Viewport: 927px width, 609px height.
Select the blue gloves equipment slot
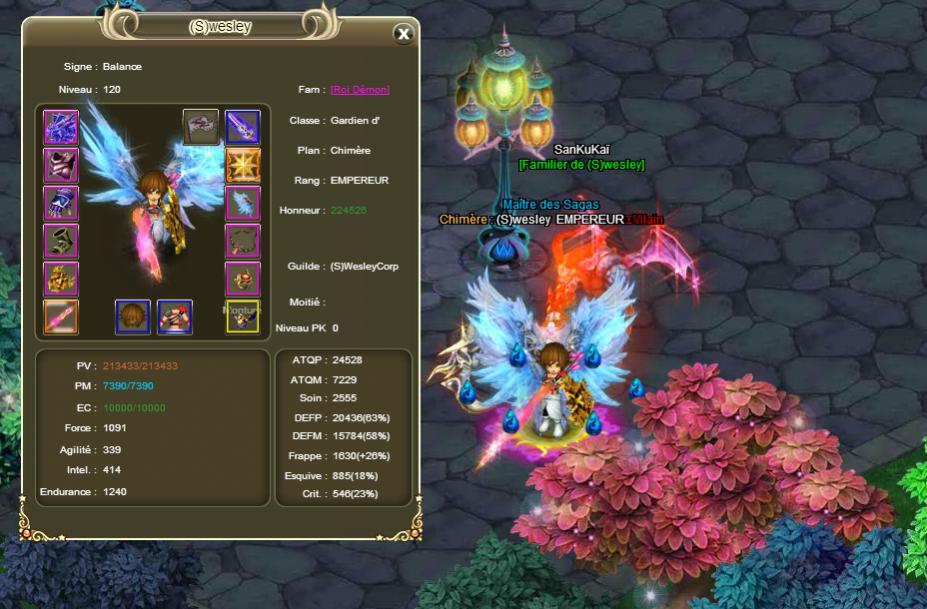61,203
